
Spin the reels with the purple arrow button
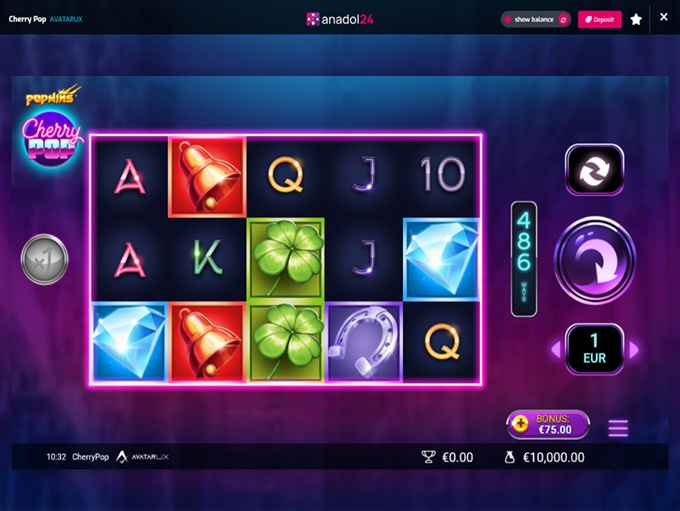tap(594, 260)
